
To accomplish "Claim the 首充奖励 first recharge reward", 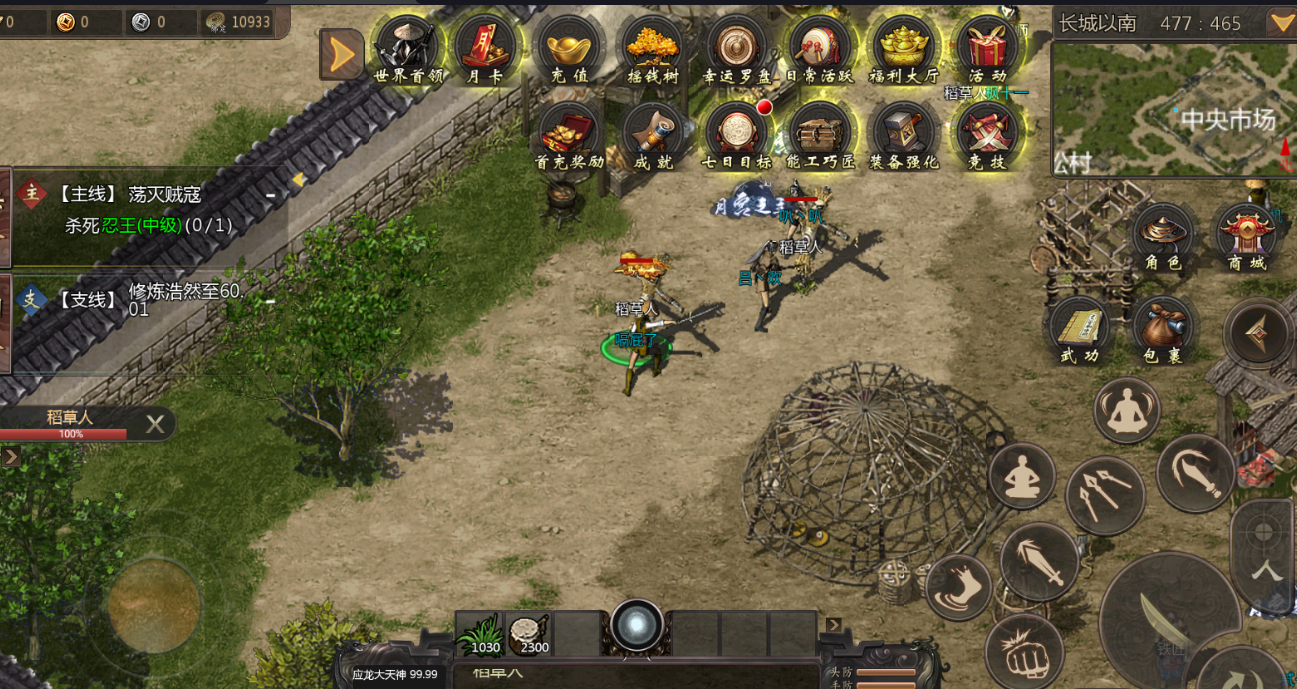I will point(569,134).
